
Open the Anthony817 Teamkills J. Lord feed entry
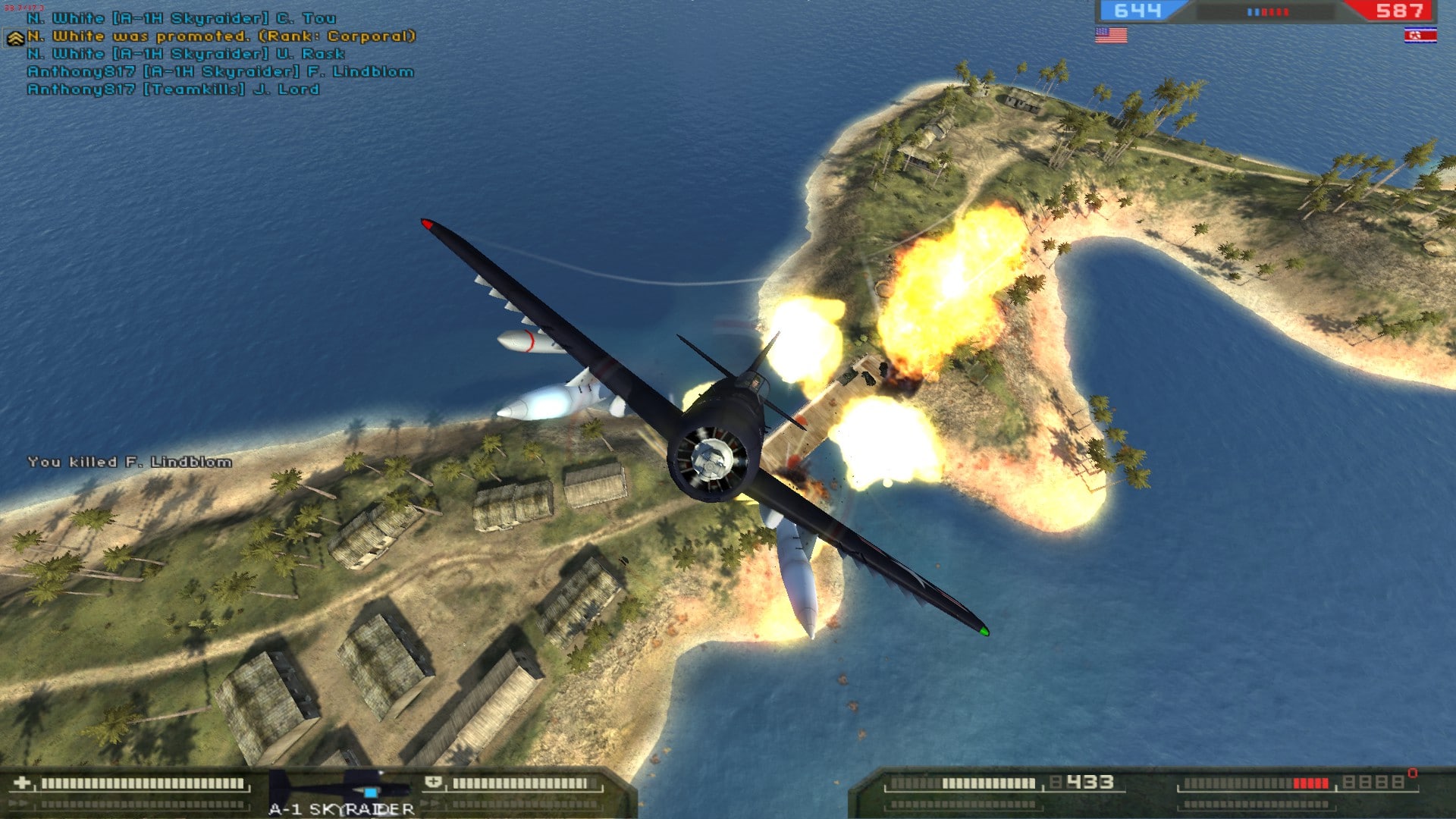(173, 89)
